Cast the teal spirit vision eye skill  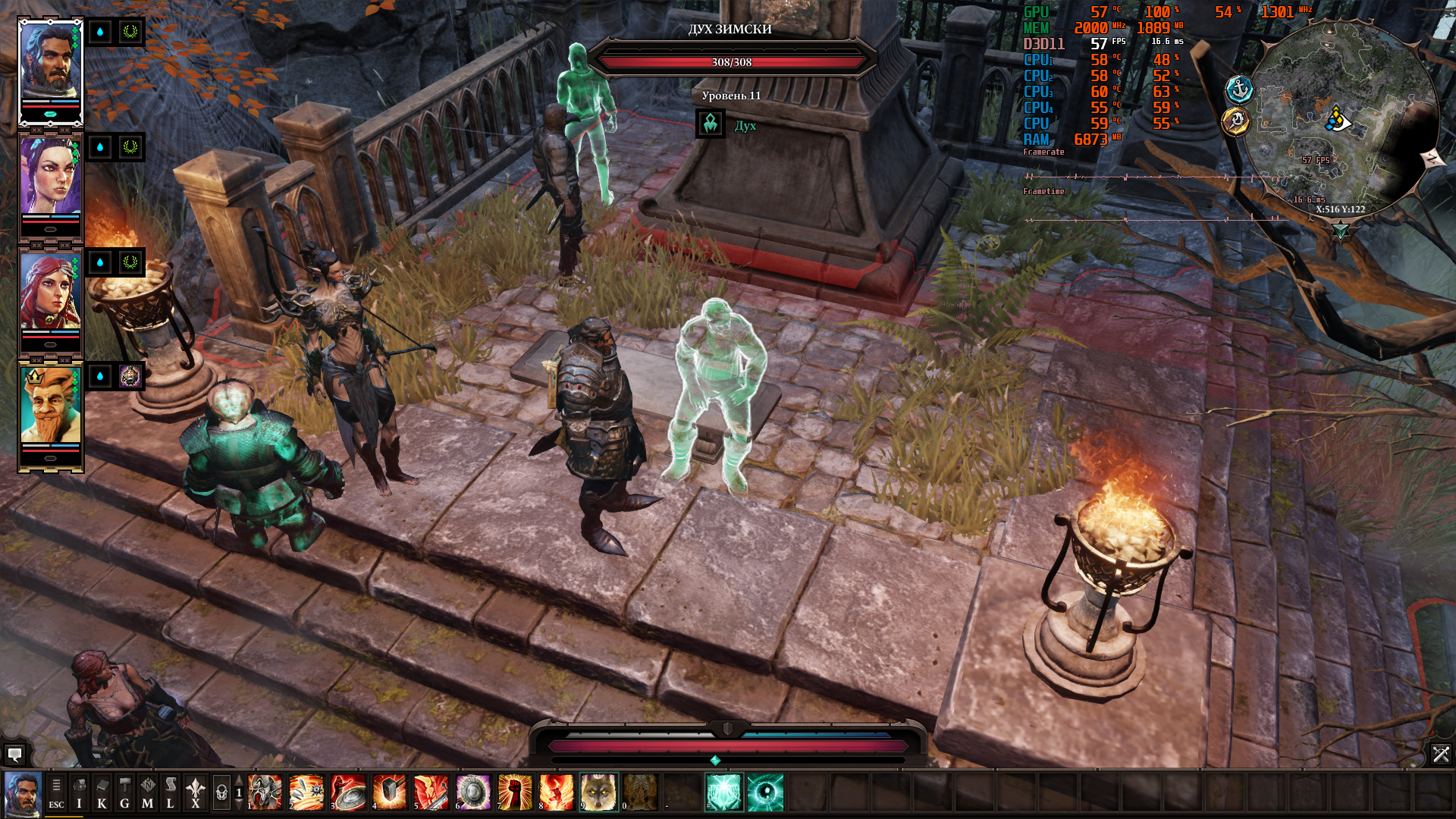click(x=765, y=793)
